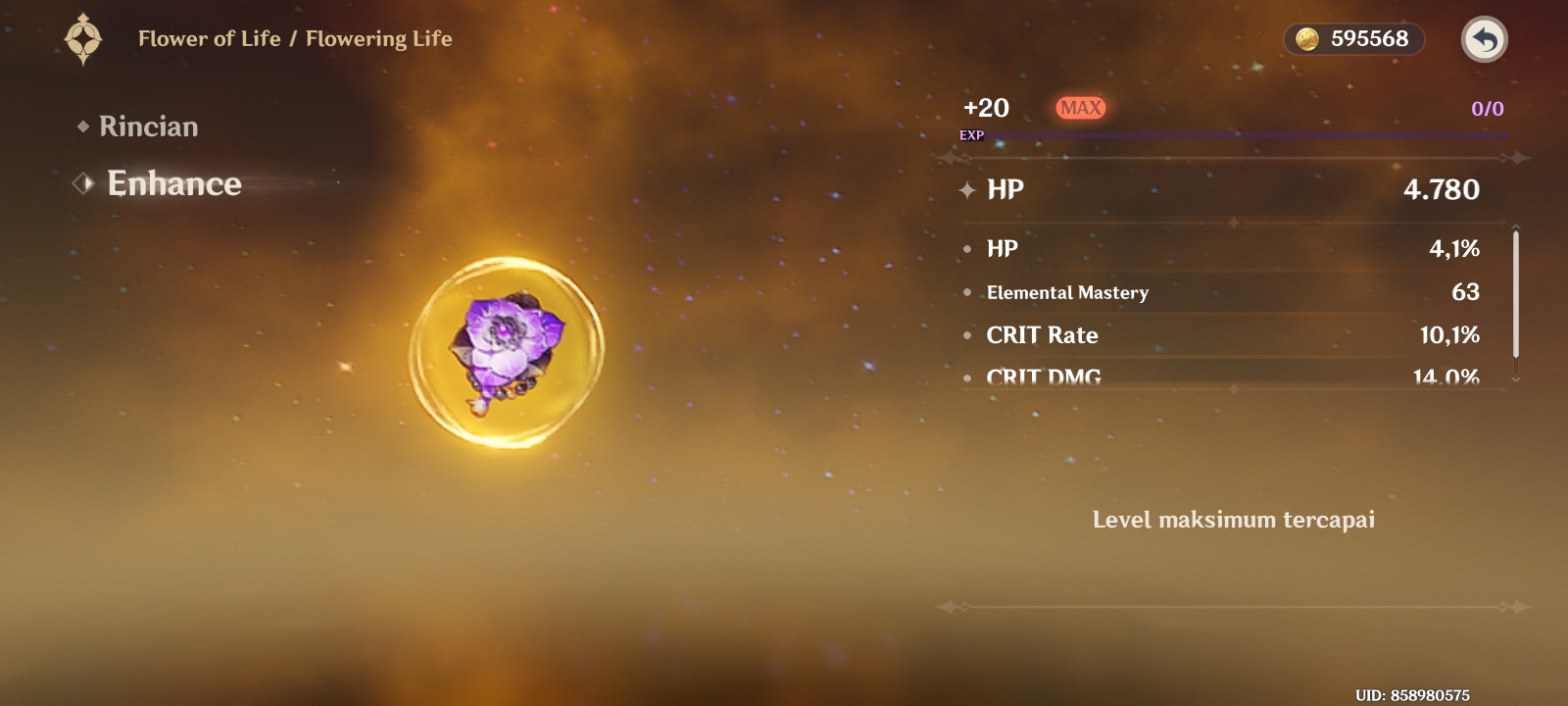Select the Flower of Life artifact image
Image resolution: width=1568 pixels, height=706 pixels.
click(x=508, y=353)
